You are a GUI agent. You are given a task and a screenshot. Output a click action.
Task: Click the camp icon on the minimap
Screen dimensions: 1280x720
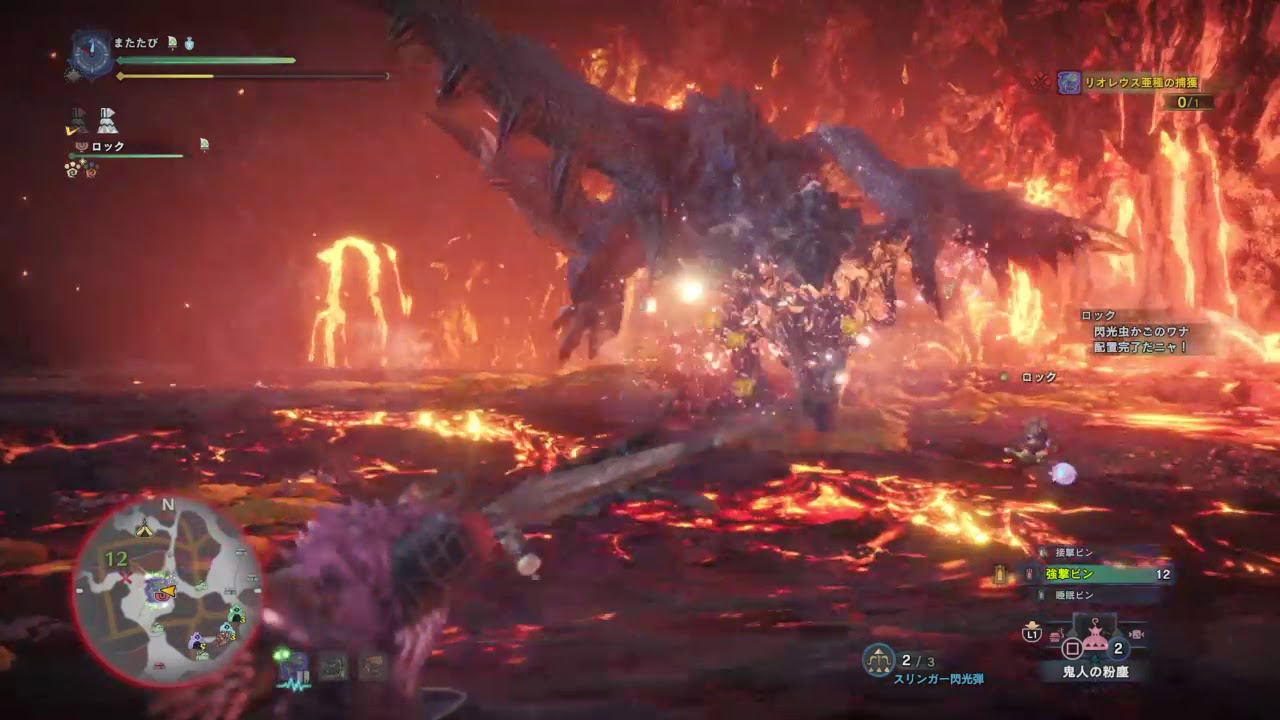tap(145, 529)
